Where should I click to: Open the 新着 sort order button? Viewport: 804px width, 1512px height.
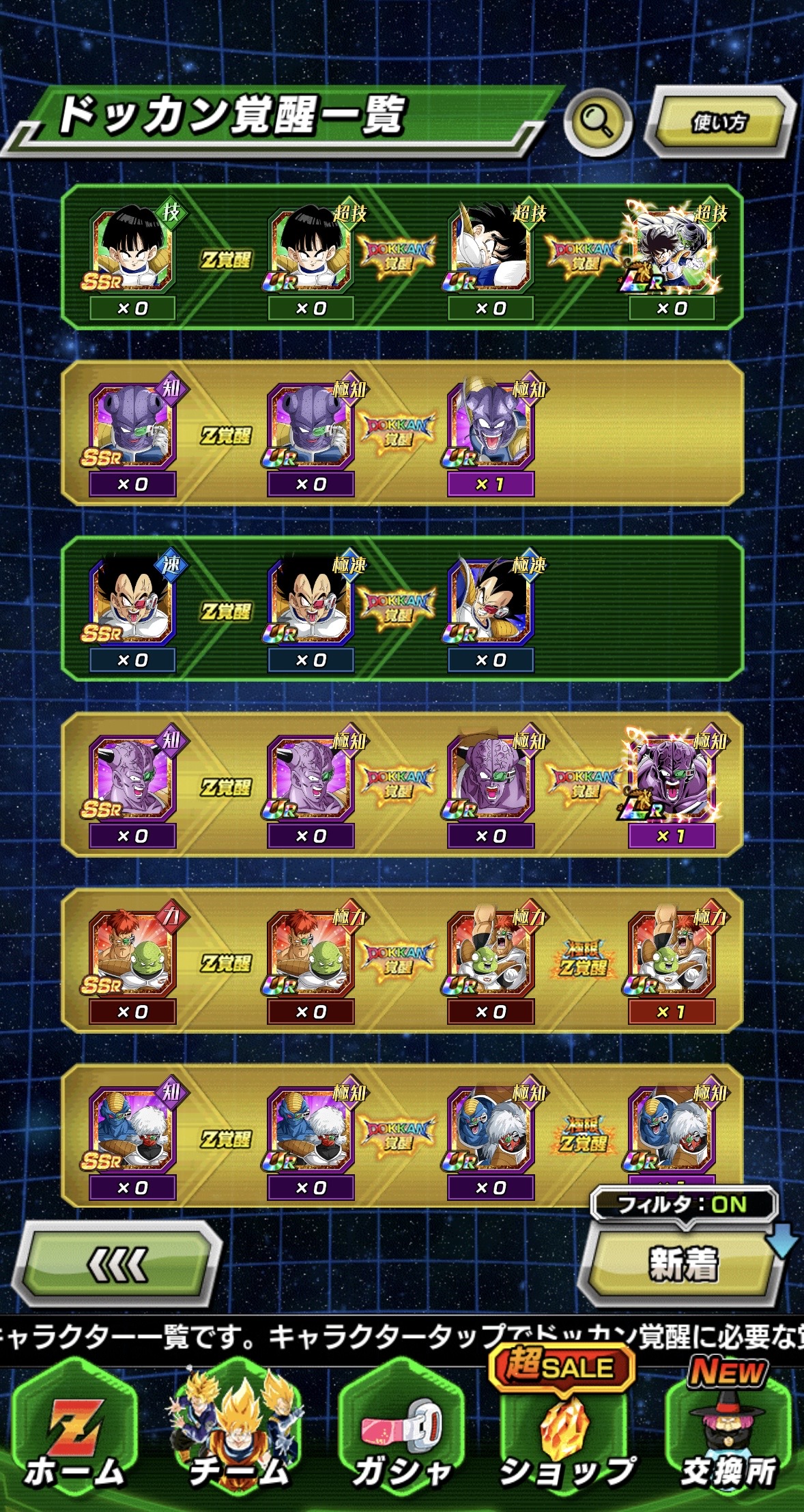(x=683, y=1264)
